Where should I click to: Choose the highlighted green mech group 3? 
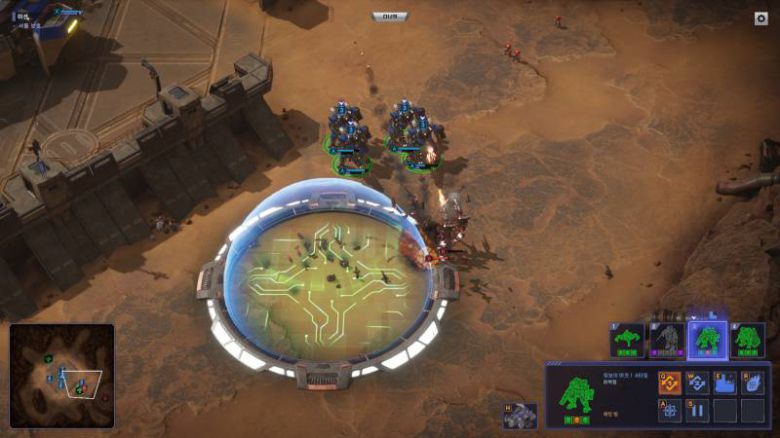pyautogui.click(x=707, y=340)
